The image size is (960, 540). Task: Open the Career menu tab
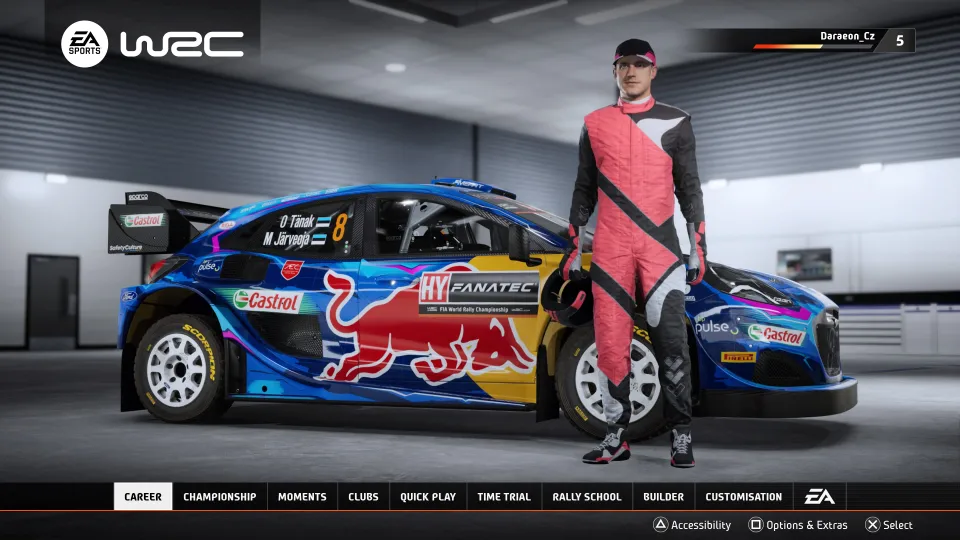point(143,497)
